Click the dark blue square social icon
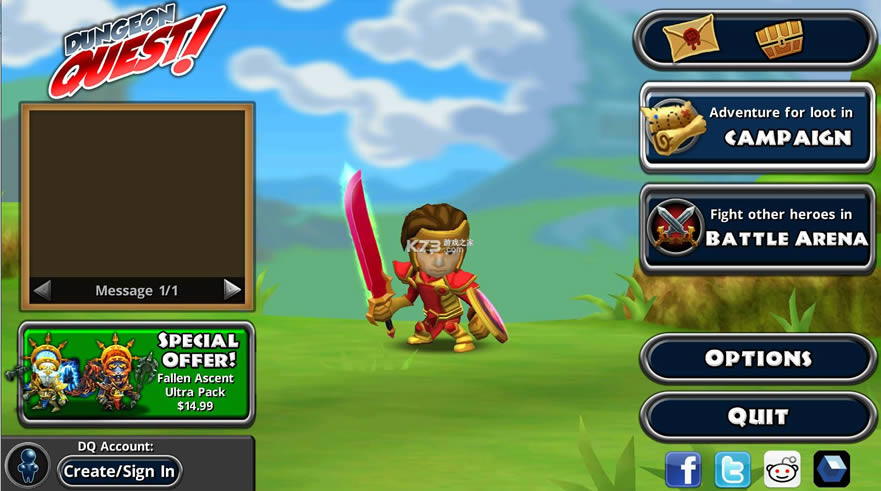881x491 pixels. pos(831,469)
